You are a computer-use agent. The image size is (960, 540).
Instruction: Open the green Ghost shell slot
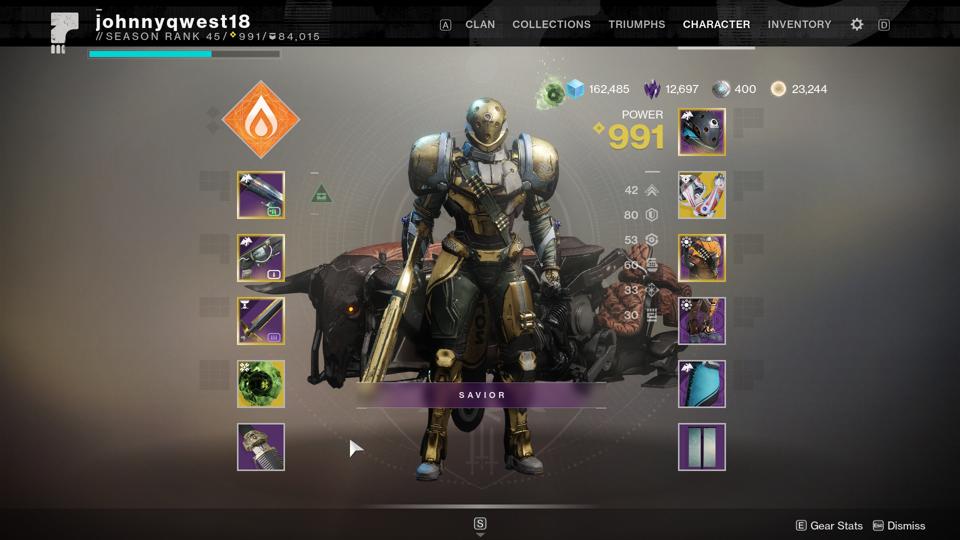[x=261, y=384]
